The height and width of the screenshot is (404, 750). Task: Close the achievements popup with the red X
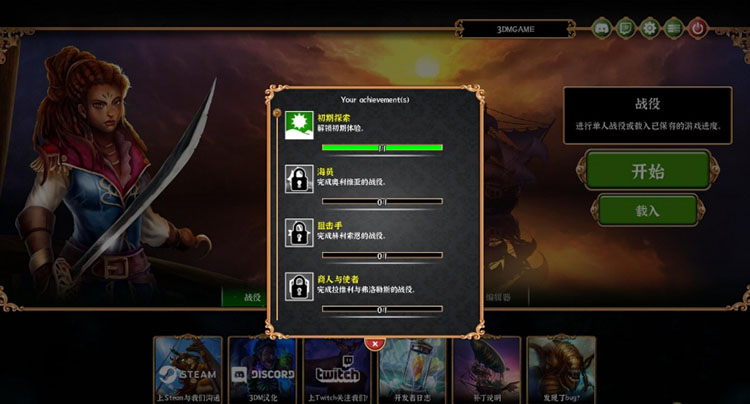(375, 343)
